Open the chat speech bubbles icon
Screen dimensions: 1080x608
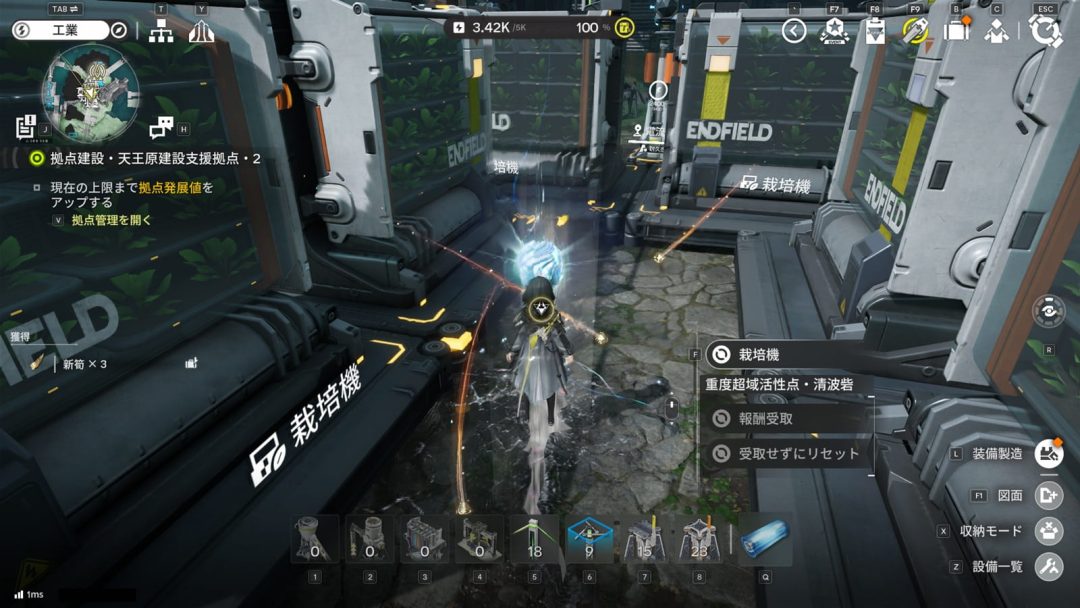(x=161, y=126)
